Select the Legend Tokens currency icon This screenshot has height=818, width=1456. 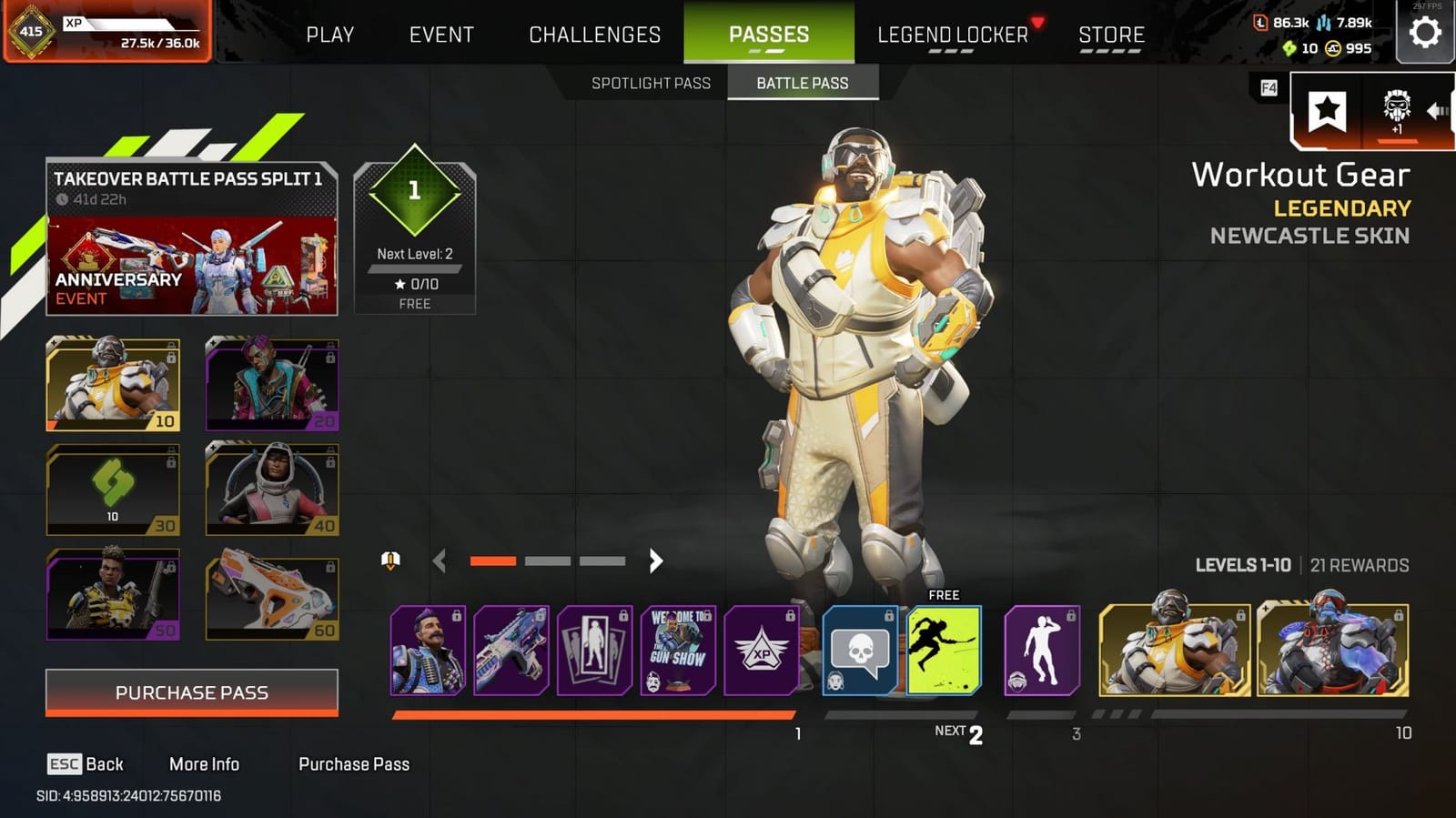[1259, 20]
